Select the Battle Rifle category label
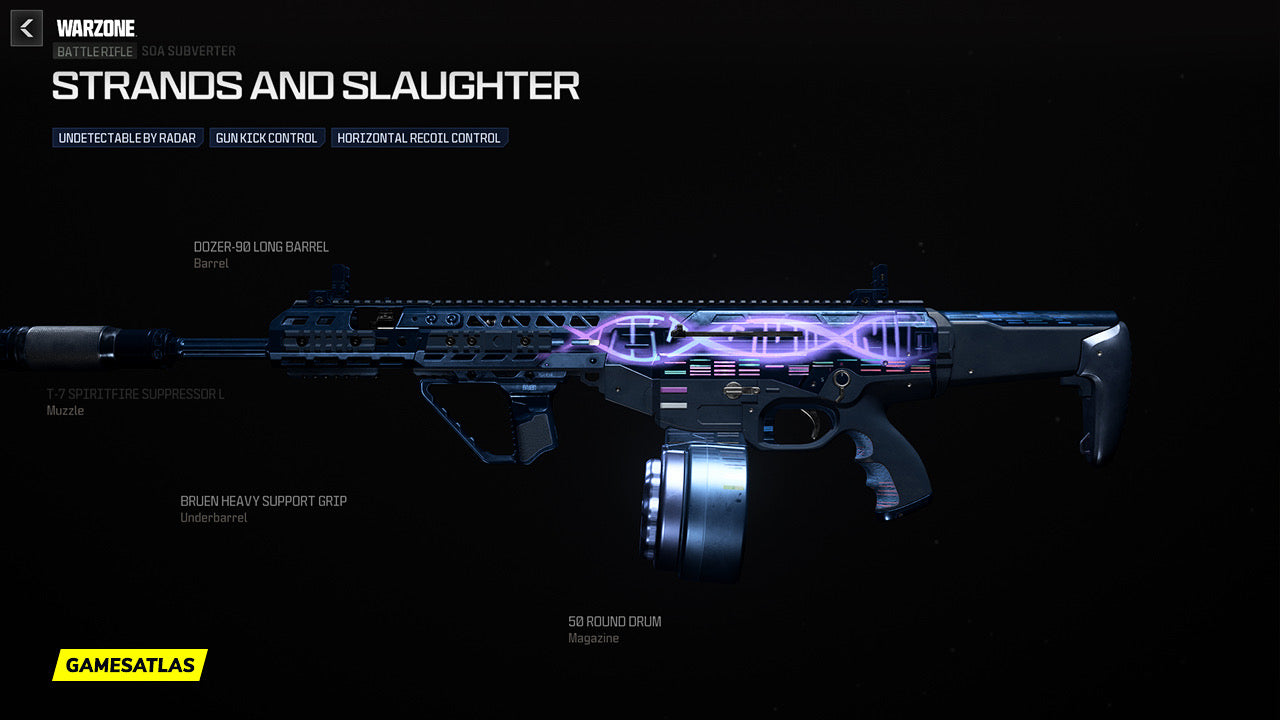 pos(94,51)
